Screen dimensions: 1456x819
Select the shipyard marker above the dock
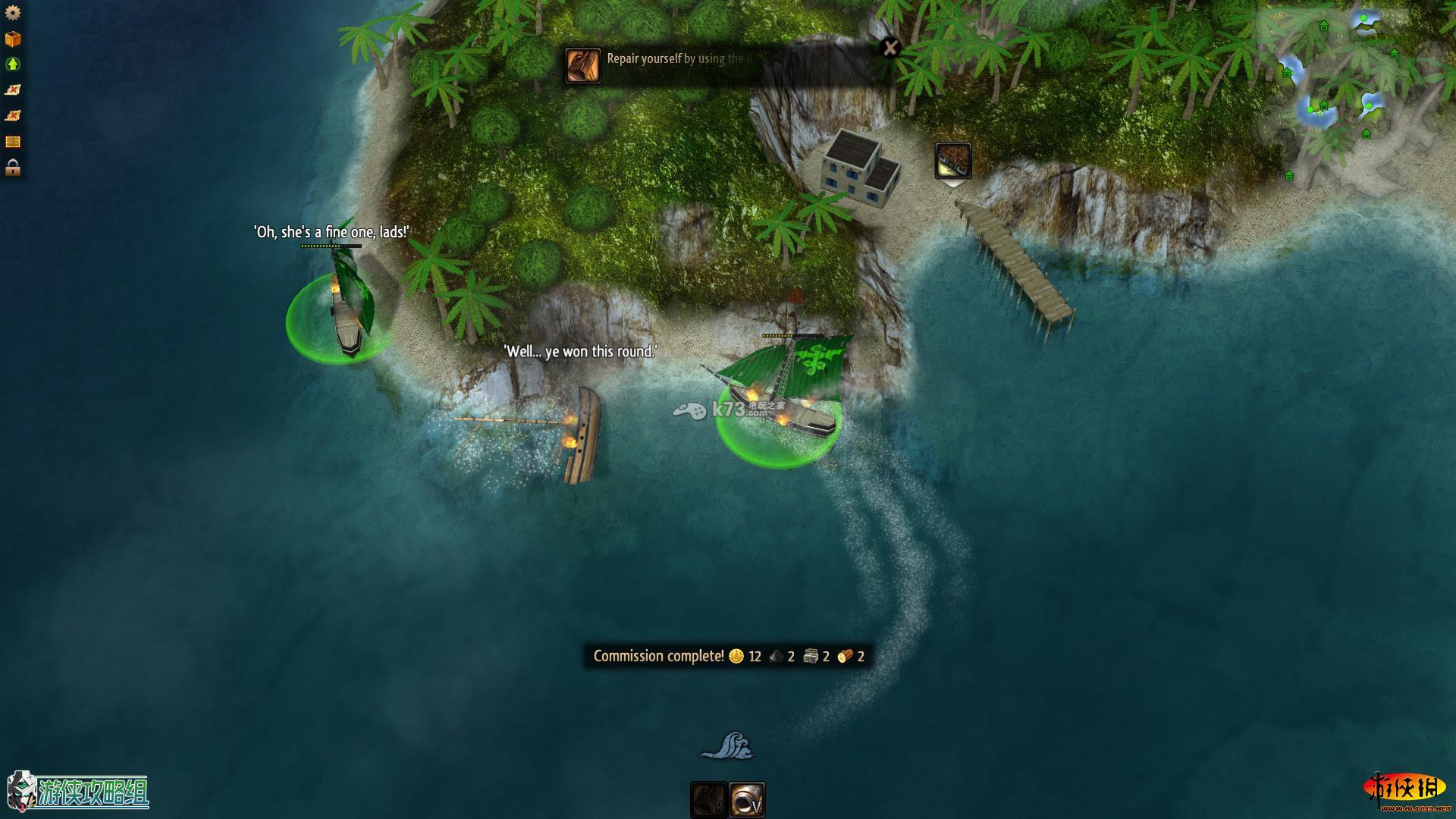click(x=952, y=161)
